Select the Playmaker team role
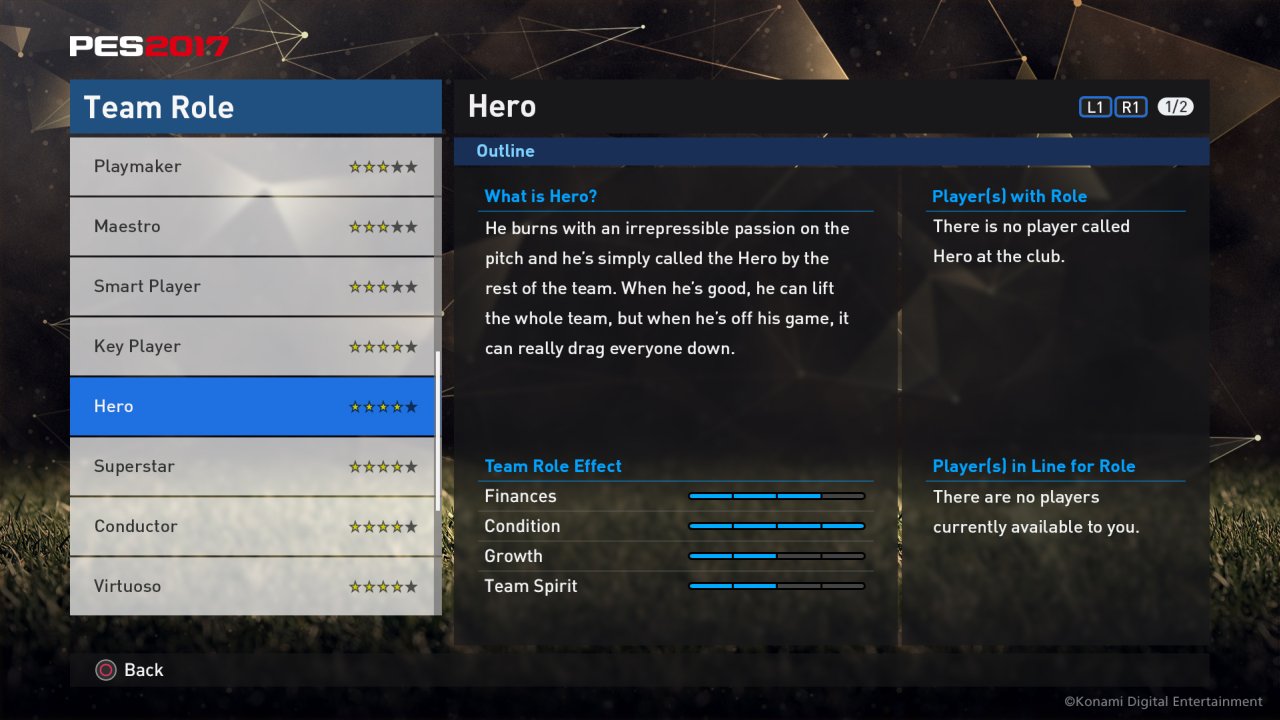 (253, 167)
